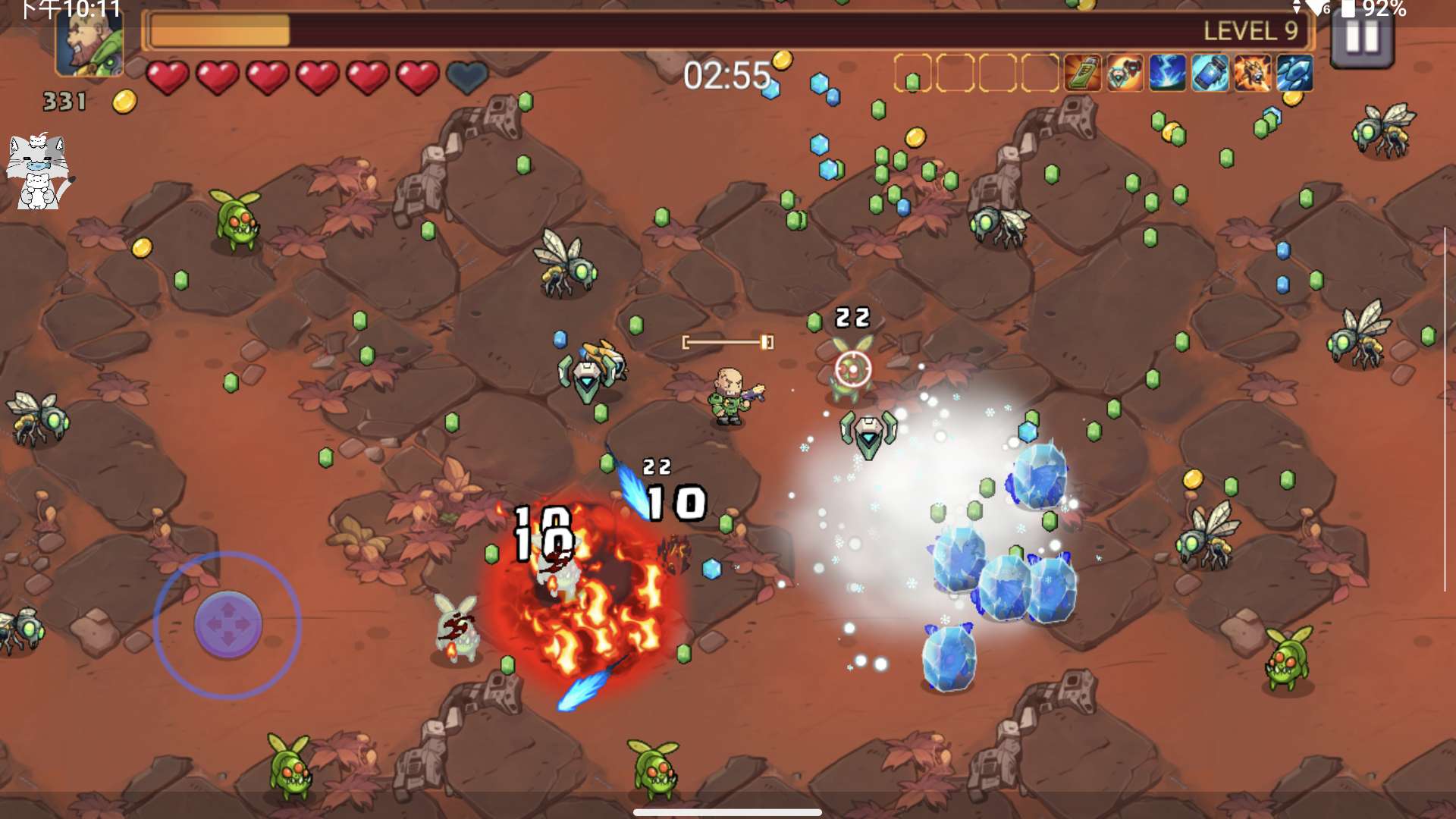This screenshot has height=819, width=1456.
Task: Select the ice crystal shards skill icon
Action: [1294, 74]
